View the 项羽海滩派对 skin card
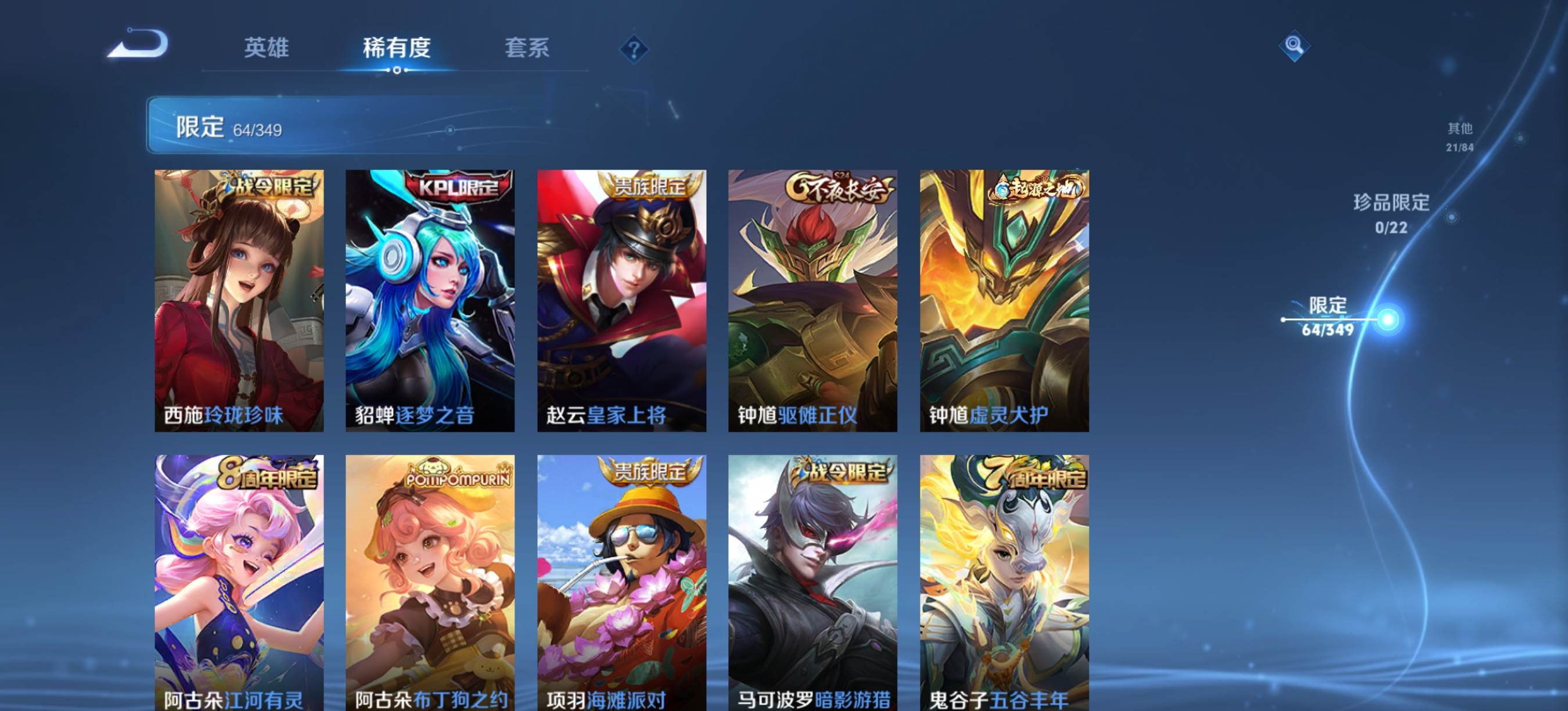Screen dimensions: 1568x711 click(621, 581)
